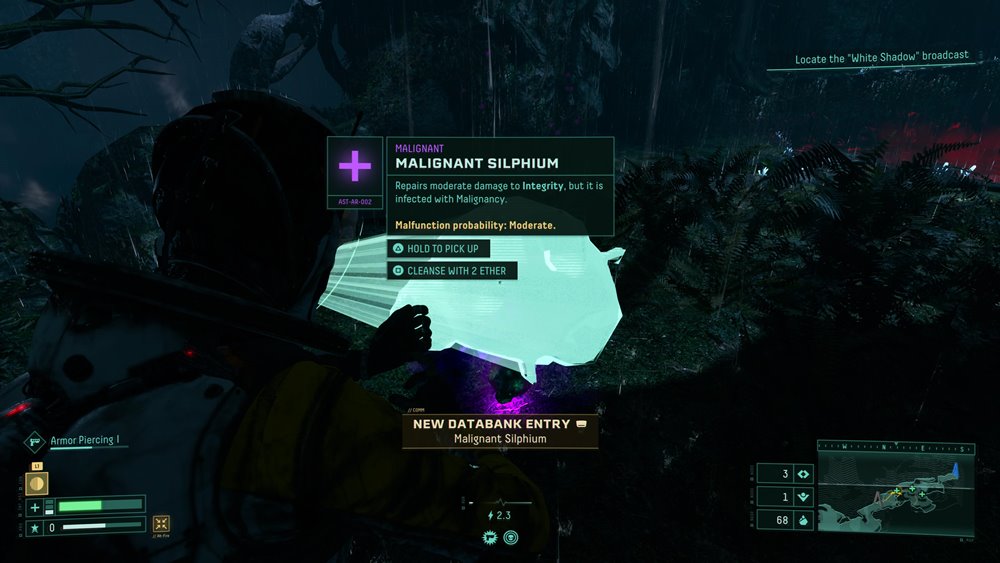The width and height of the screenshot is (1000, 563).
Task: Open the New Databank Entry notification
Action: (500, 431)
